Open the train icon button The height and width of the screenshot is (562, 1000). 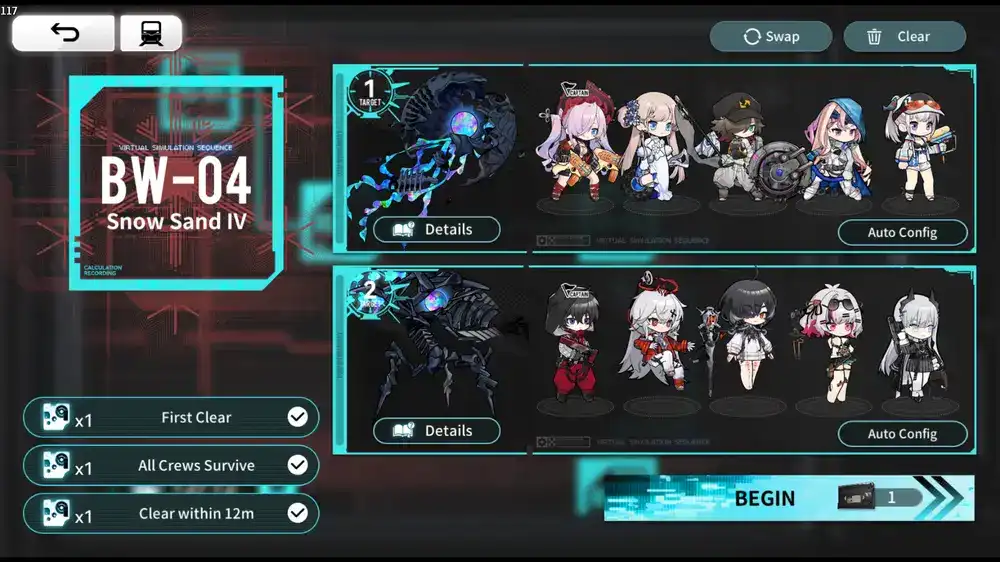coord(151,34)
